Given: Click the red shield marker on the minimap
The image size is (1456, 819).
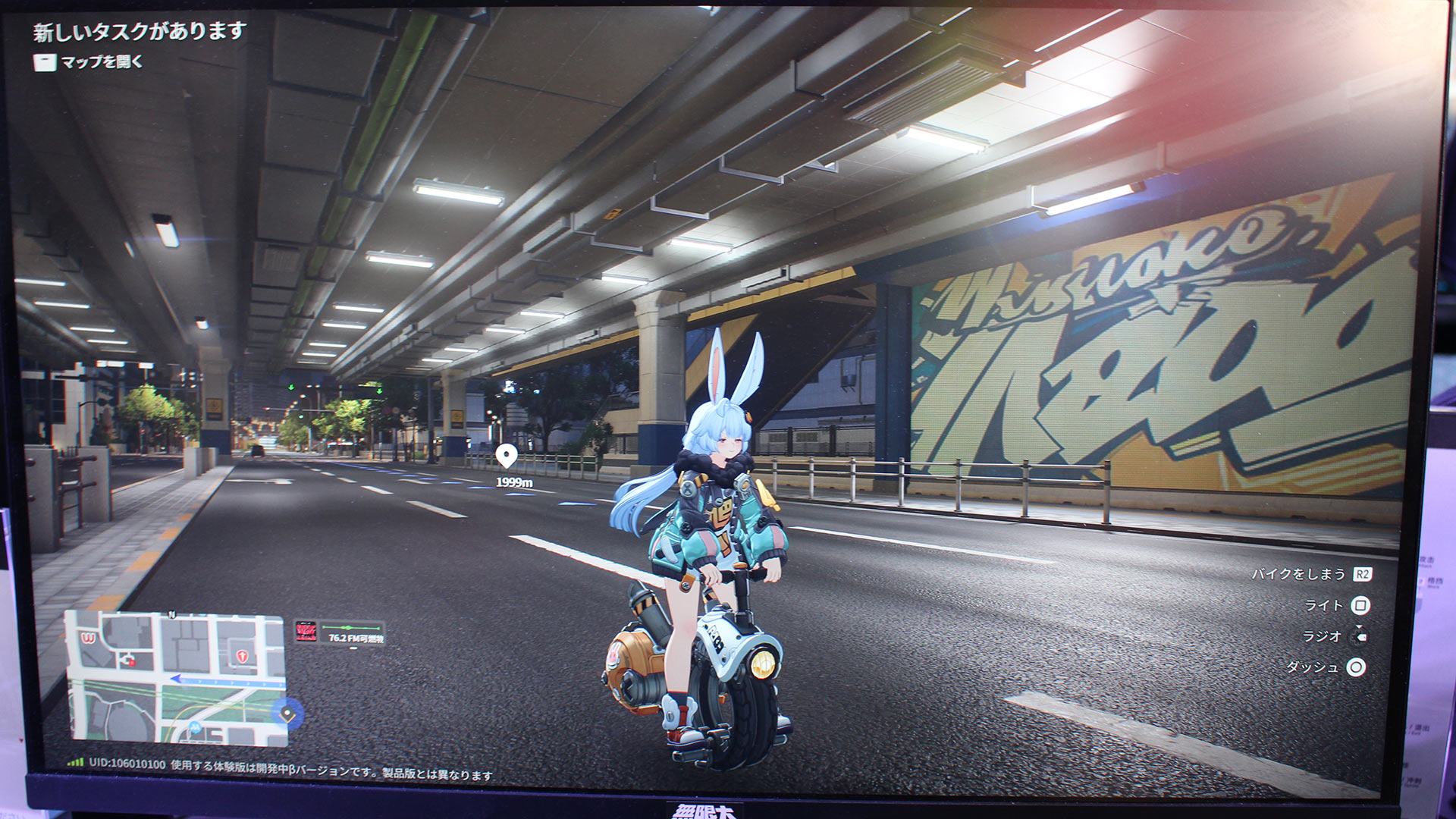Looking at the screenshot, I should (x=243, y=656).
